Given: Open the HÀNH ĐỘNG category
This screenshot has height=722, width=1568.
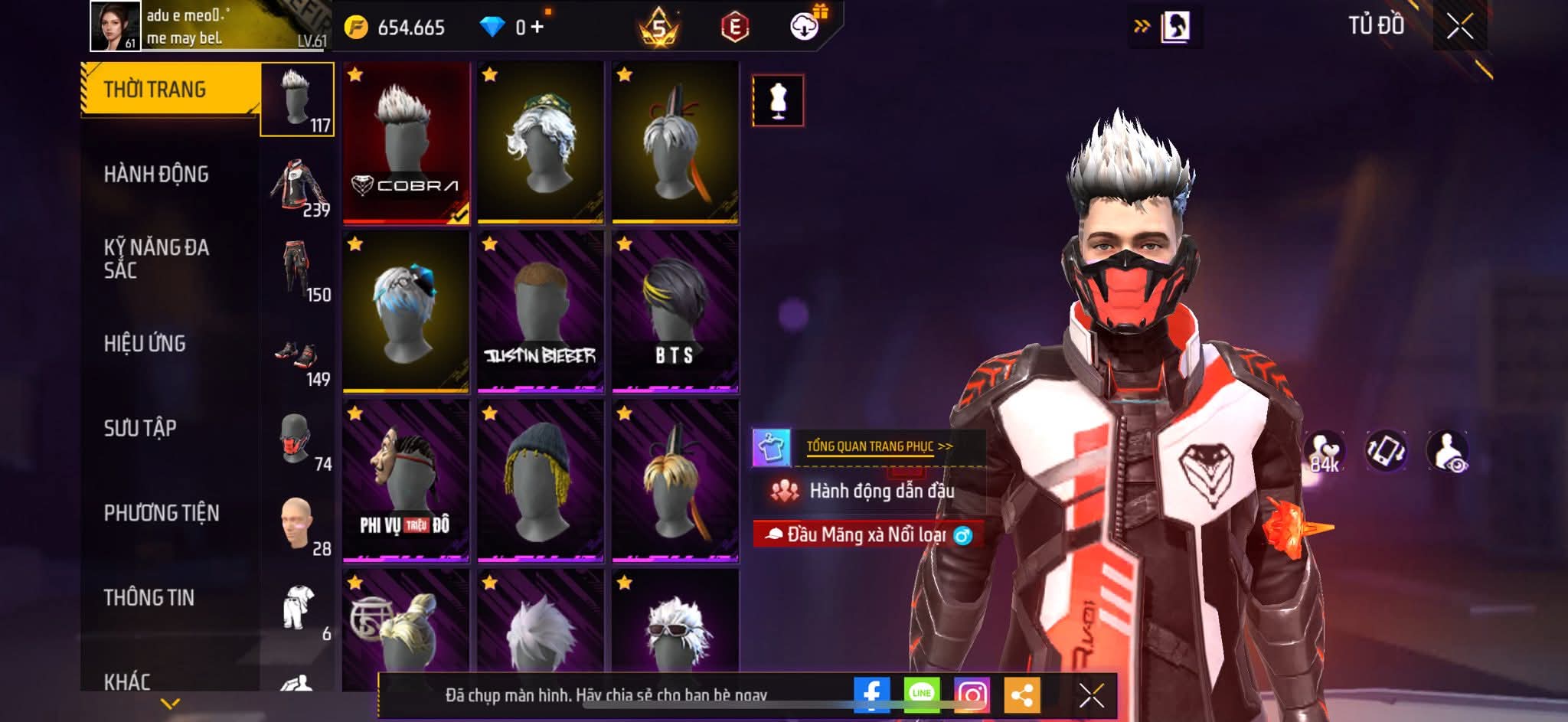Looking at the screenshot, I should [156, 175].
